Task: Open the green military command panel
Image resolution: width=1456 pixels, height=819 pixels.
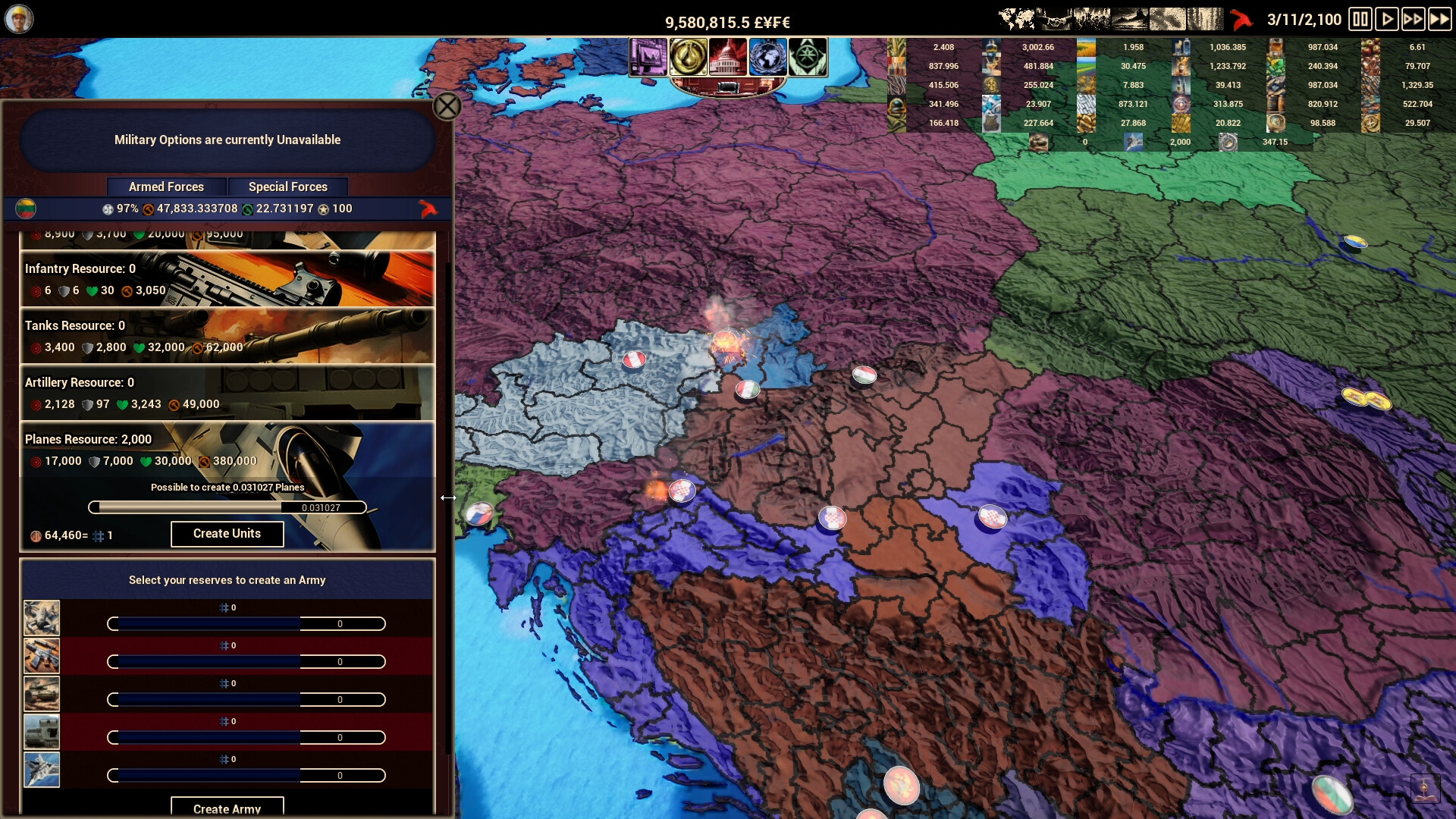Action: click(x=810, y=57)
